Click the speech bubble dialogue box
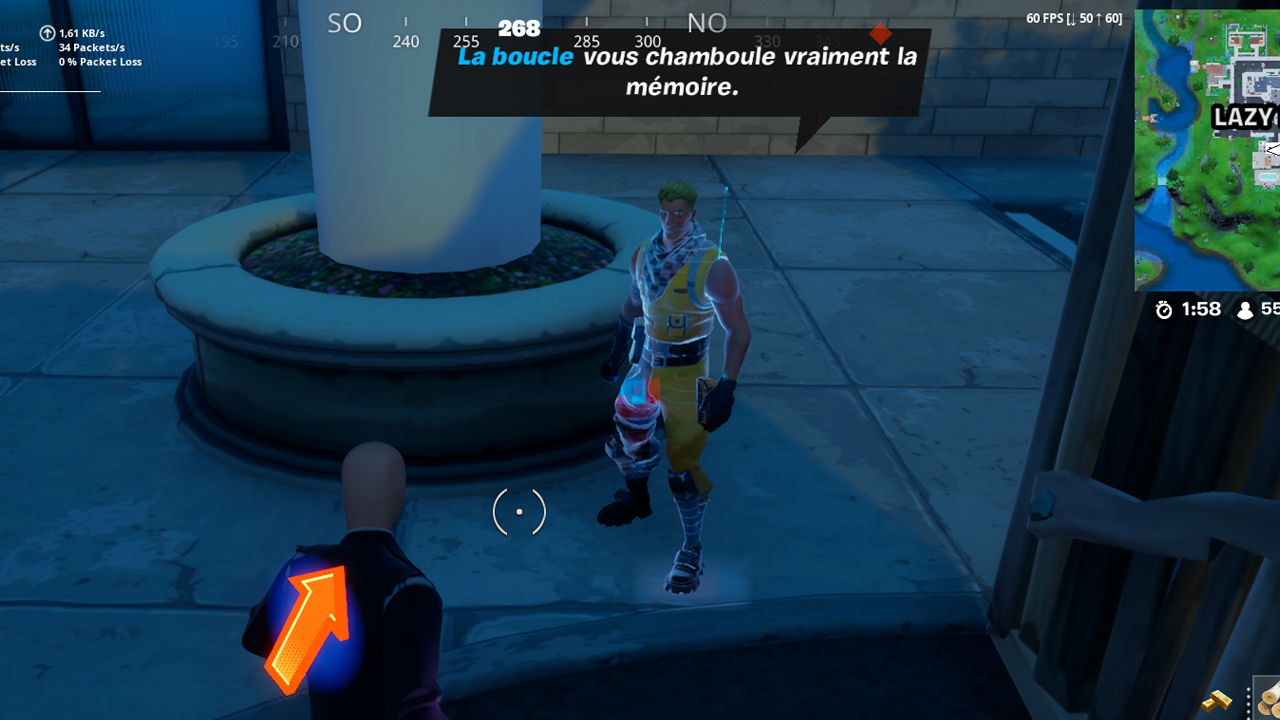 pos(675,72)
